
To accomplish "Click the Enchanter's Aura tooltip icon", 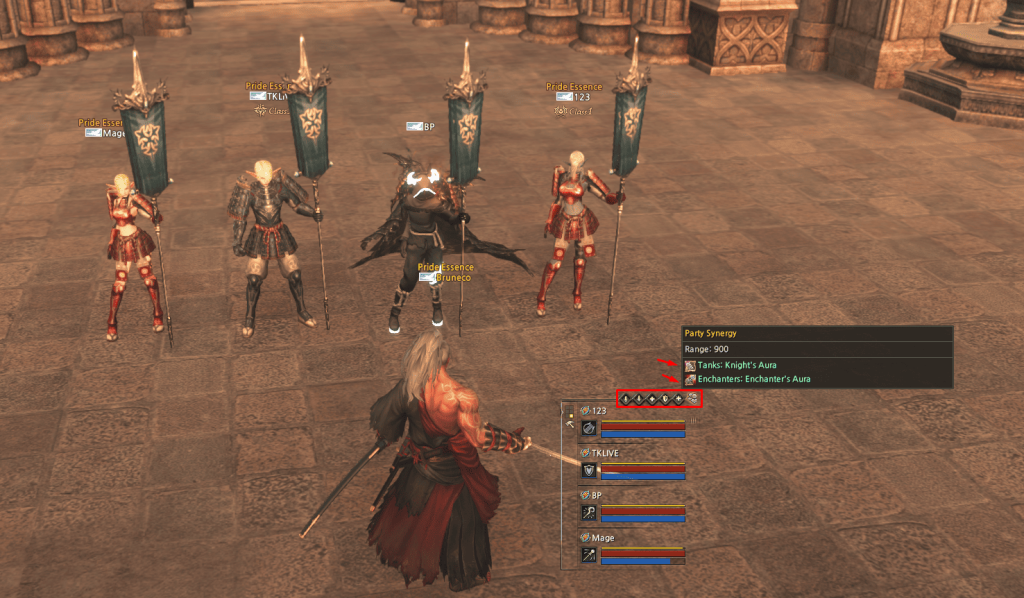I will [x=690, y=379].
